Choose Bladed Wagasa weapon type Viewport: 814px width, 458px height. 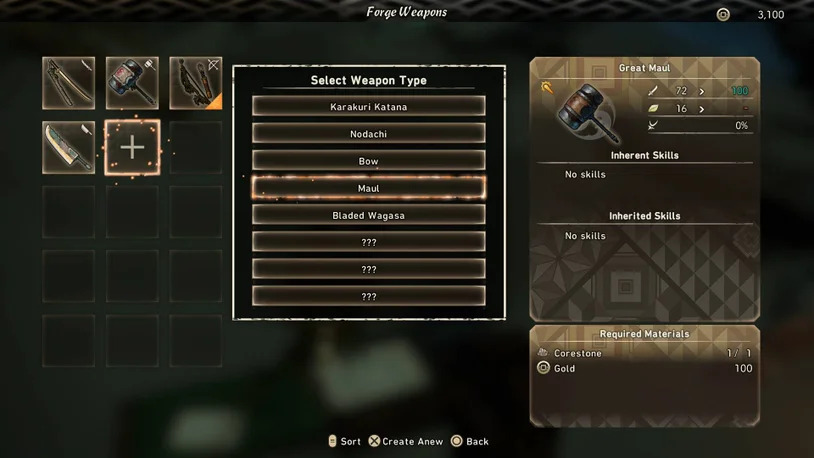(x=368, y=215)
